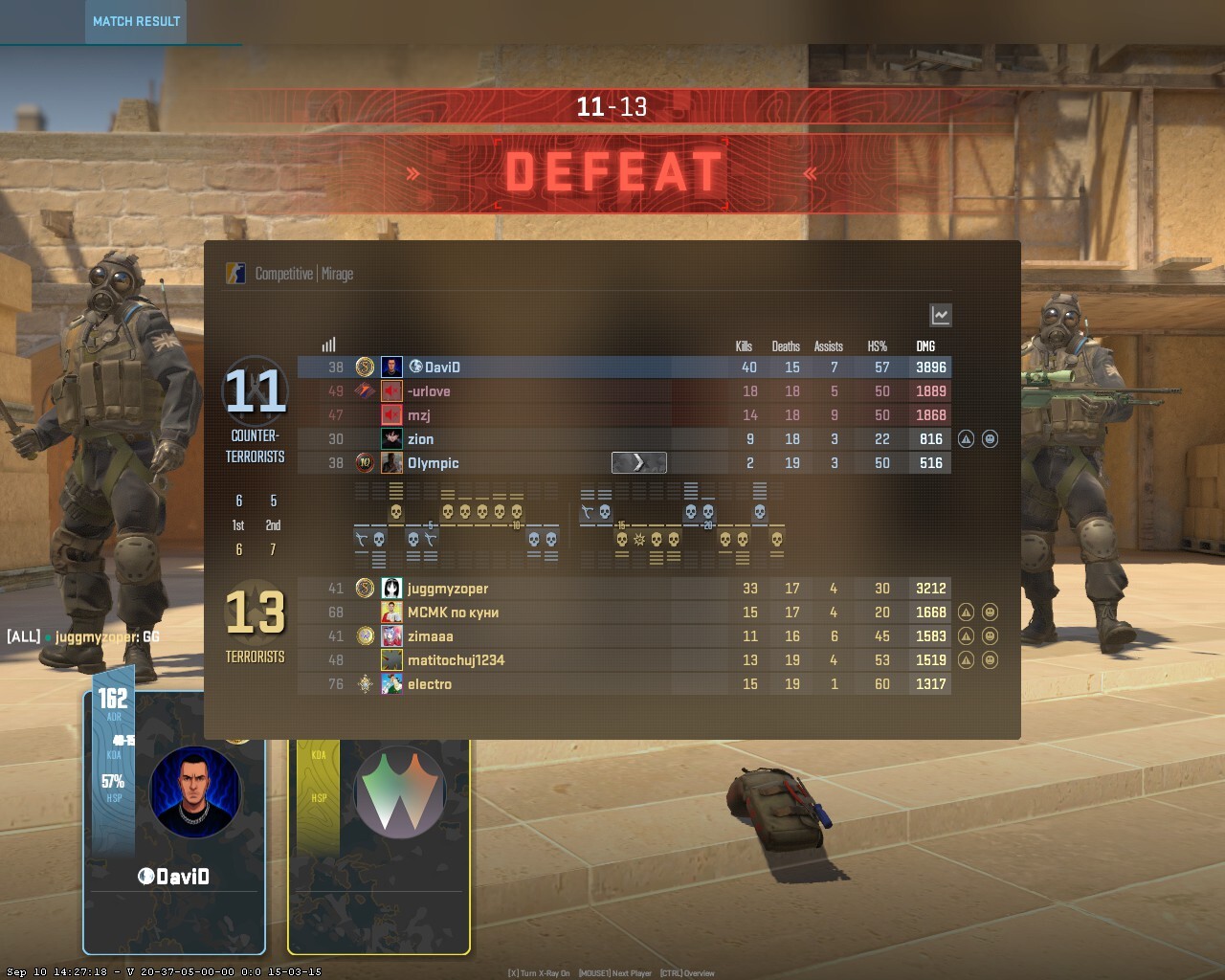This screenshot has height=980, width=1225.
Task: Report matitochuj1234 with warning icon
Action: 966,660
